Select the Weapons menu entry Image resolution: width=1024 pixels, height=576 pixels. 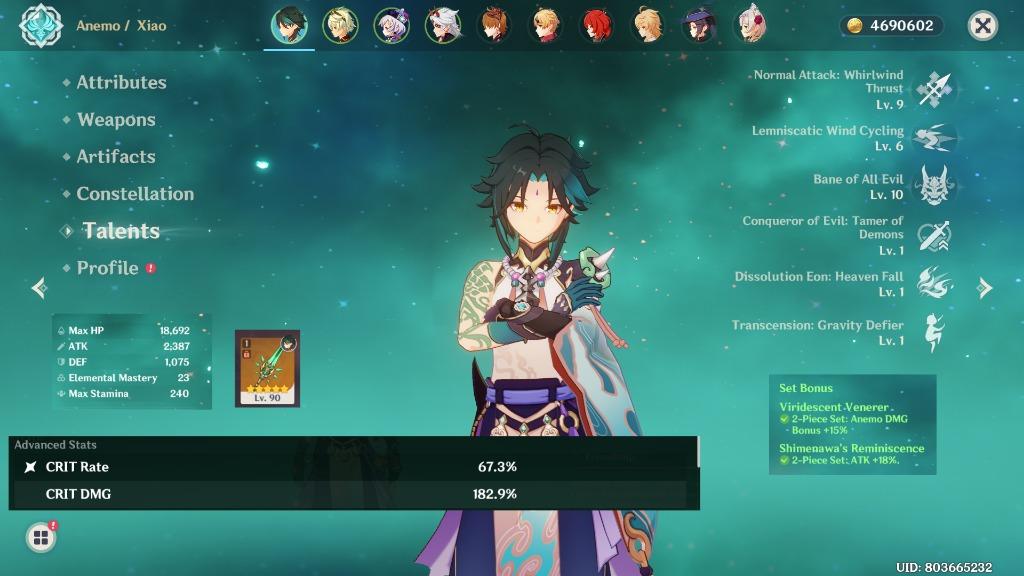pos(116,119)
